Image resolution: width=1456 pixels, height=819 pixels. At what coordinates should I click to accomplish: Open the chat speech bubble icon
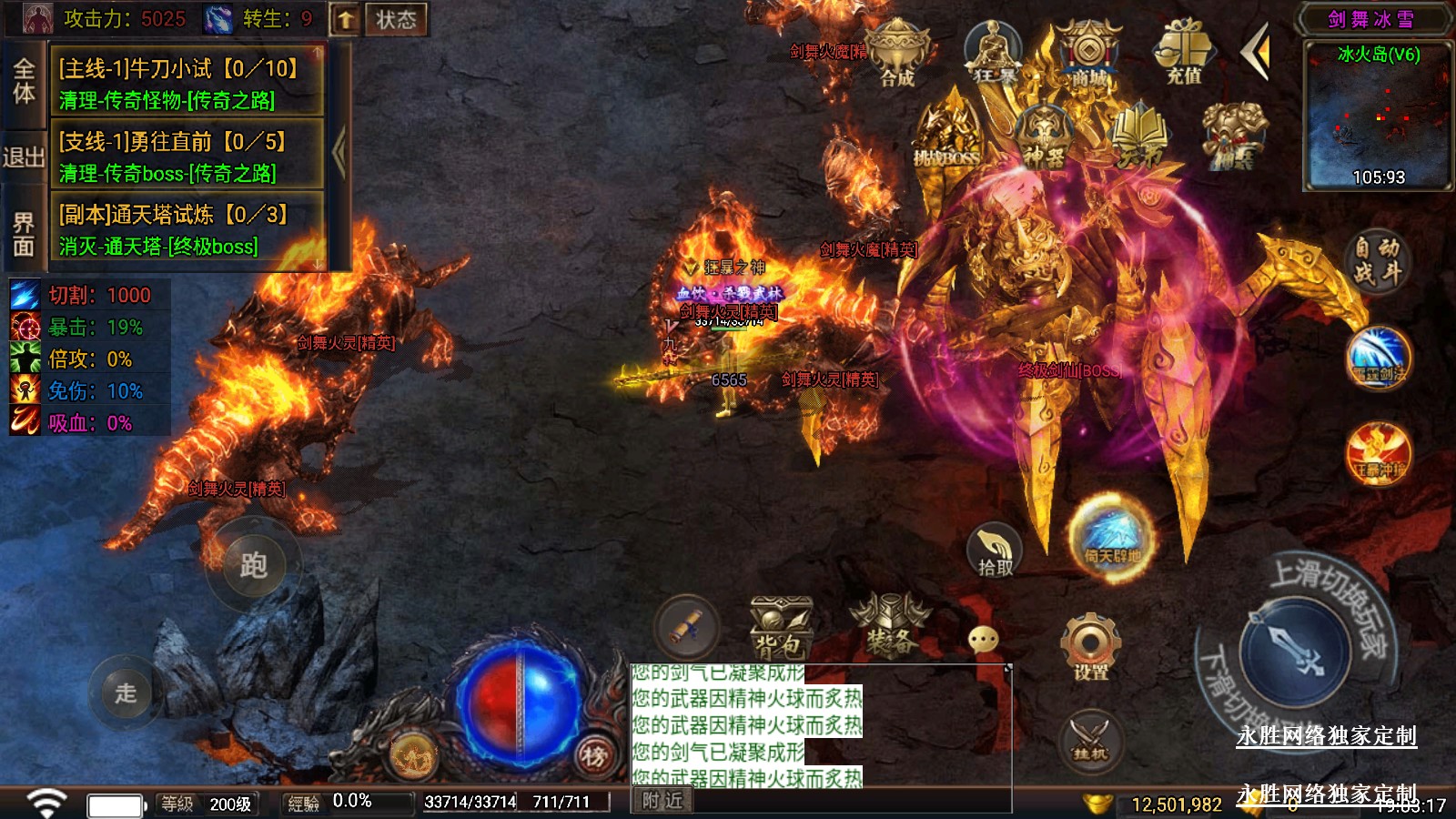pyautogui.click(x=984, y=640)
